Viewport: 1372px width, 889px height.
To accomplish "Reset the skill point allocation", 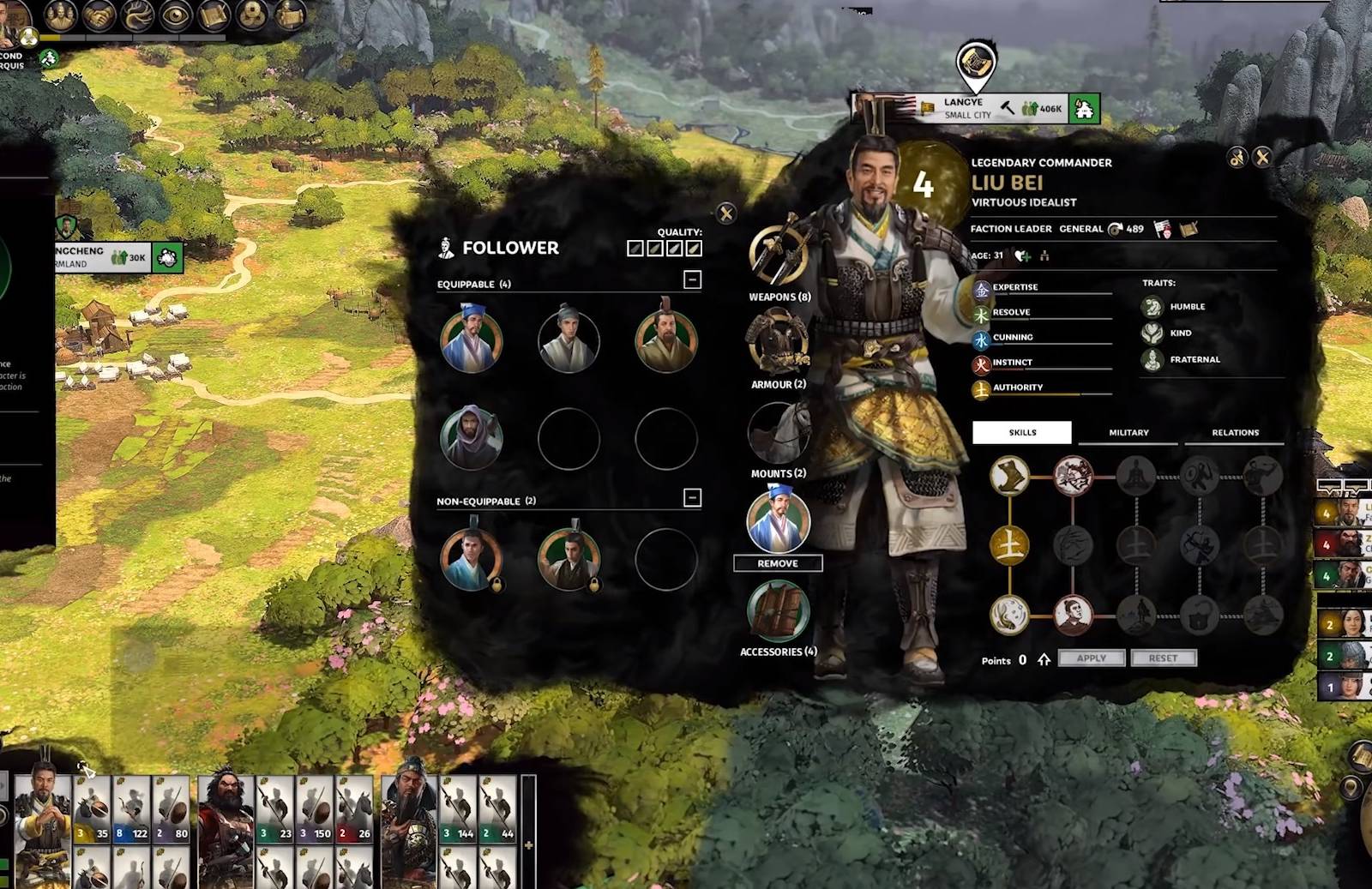I will pyautogui.click(x=1163, y=658).
